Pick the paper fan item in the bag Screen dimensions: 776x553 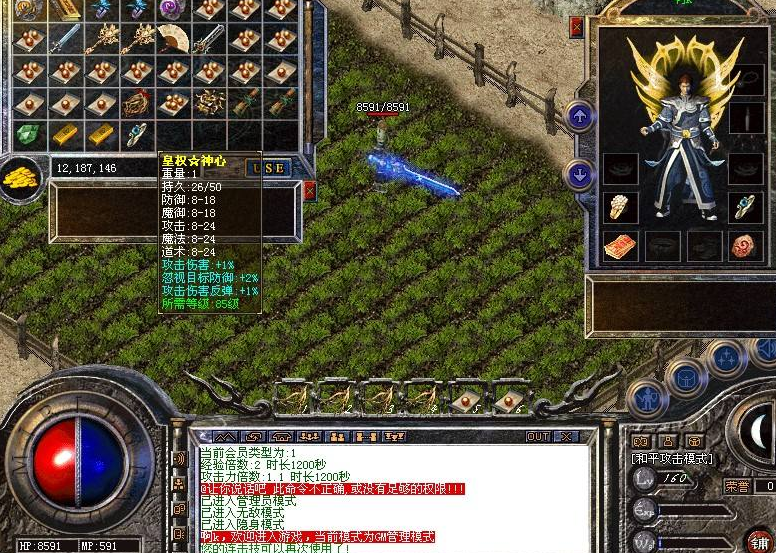tap(173, 38)
